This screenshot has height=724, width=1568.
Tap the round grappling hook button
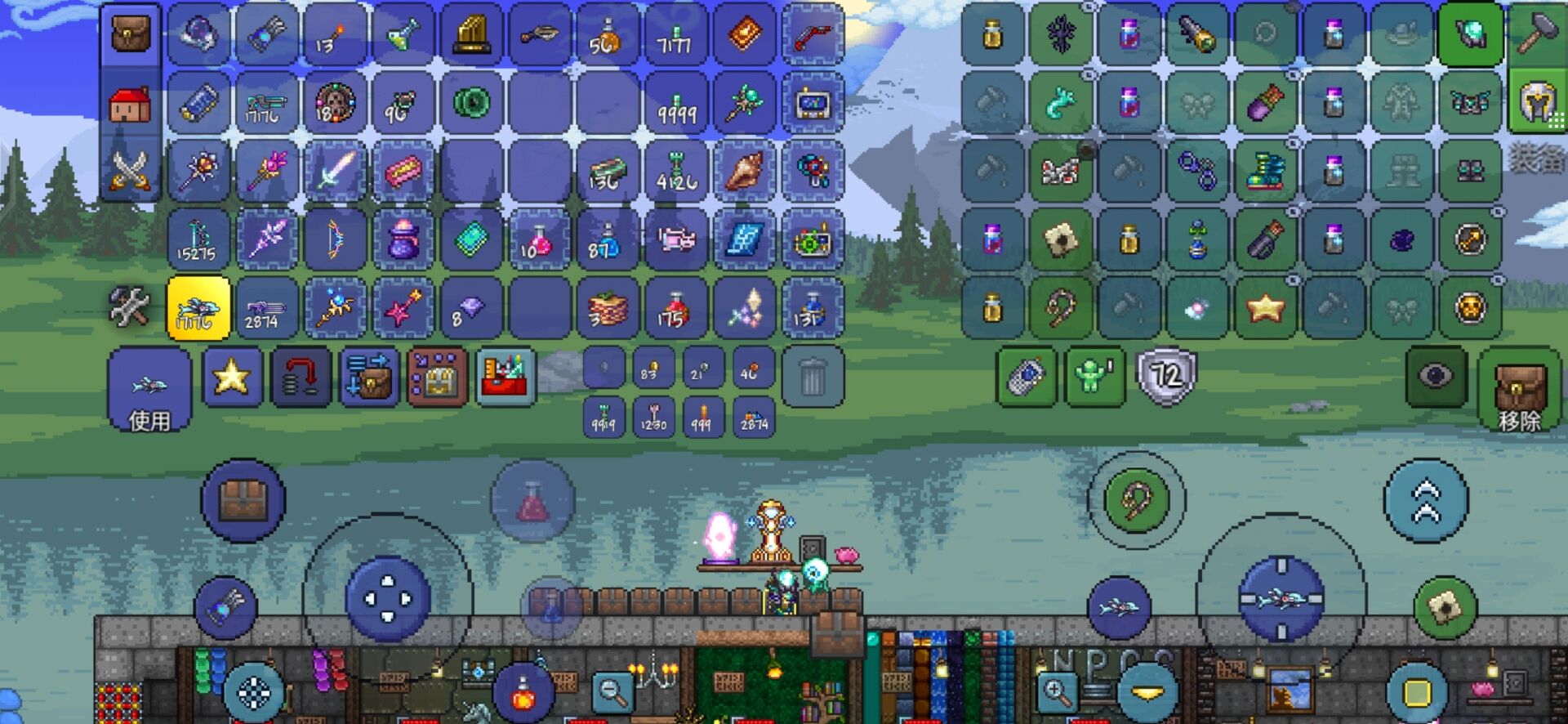1136,499
